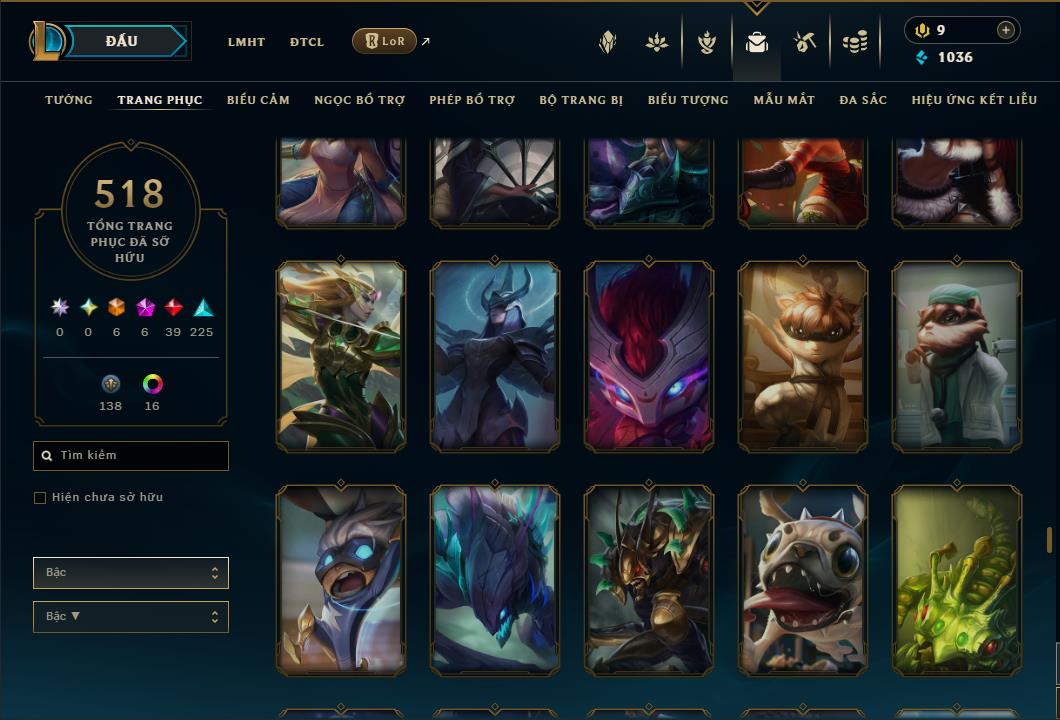1060x720 pixels.
Task: Open the Bậc ▼ sort dropdown
Action: pos(131,617)
